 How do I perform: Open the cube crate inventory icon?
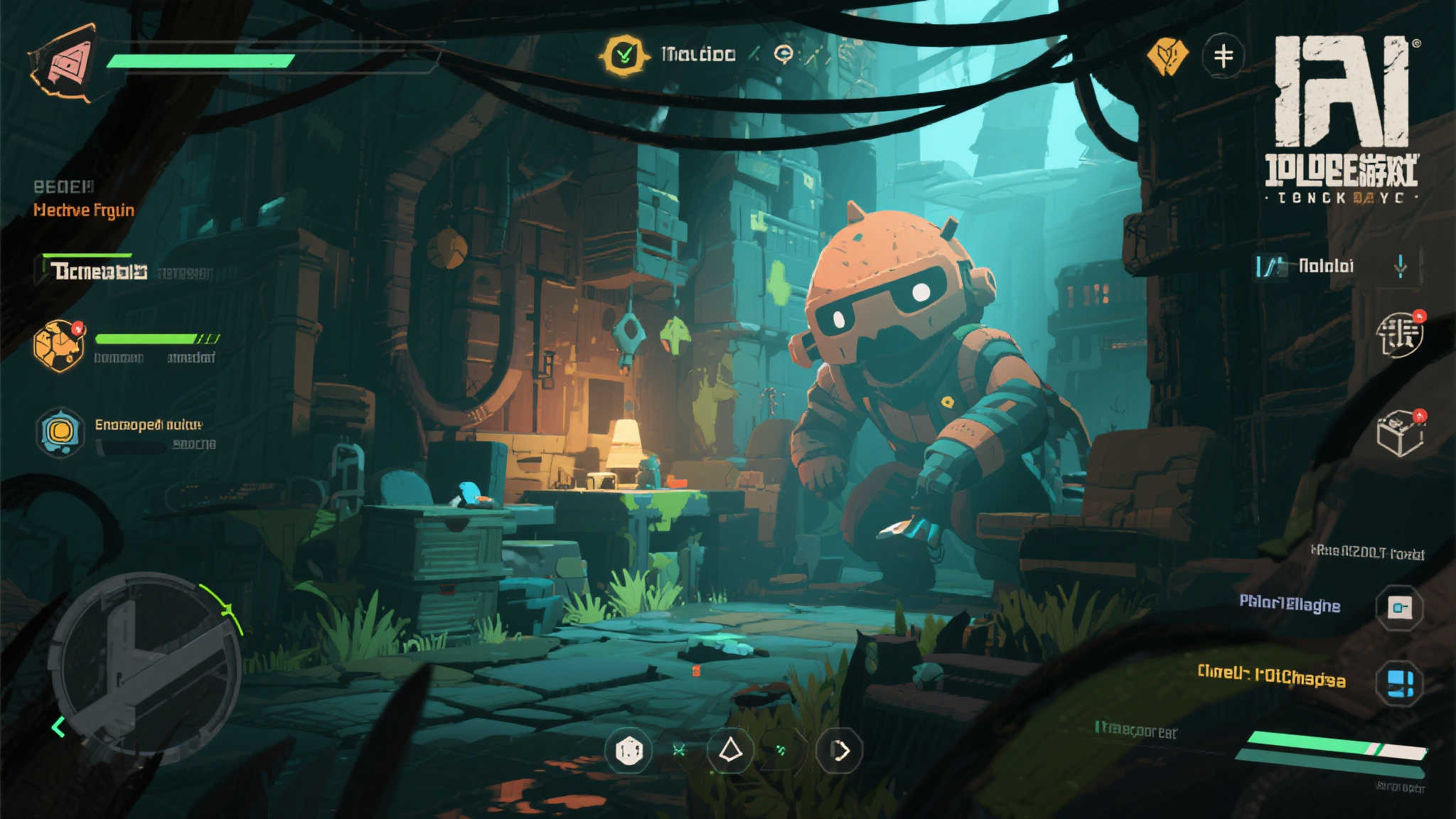(1399, 433)
